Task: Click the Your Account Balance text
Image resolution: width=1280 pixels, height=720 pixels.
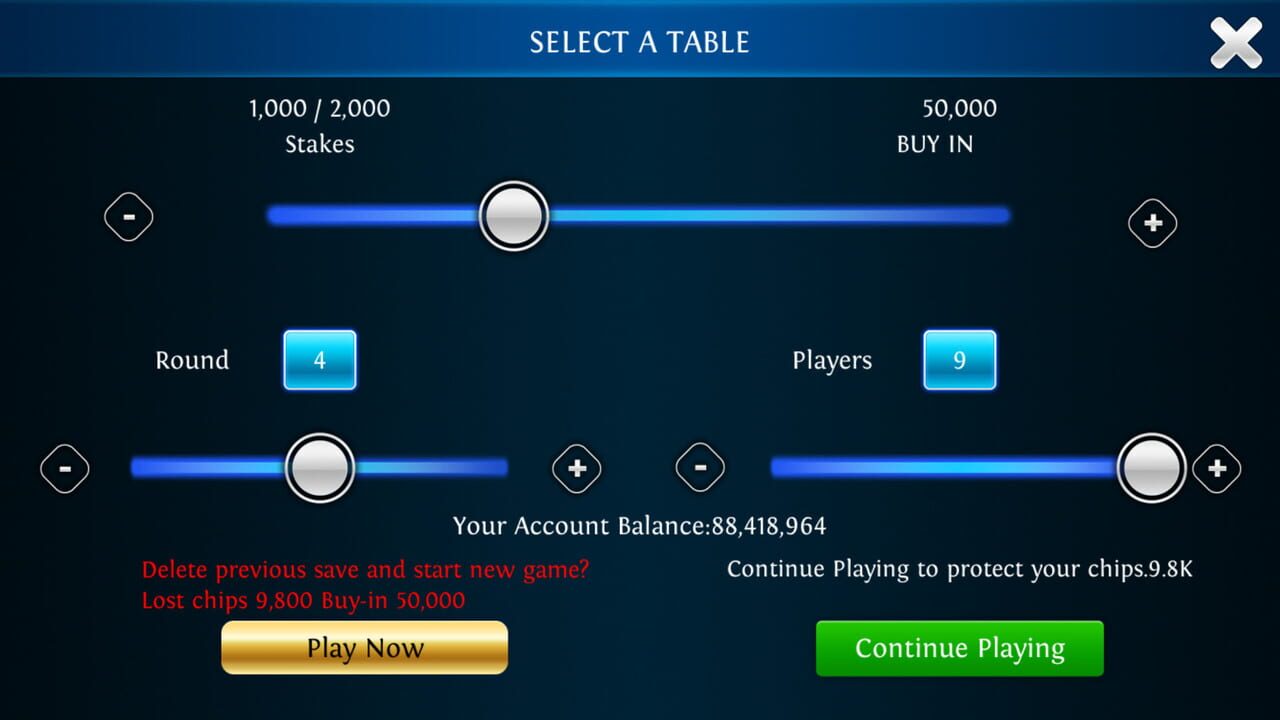Action: tap(640, 525)
